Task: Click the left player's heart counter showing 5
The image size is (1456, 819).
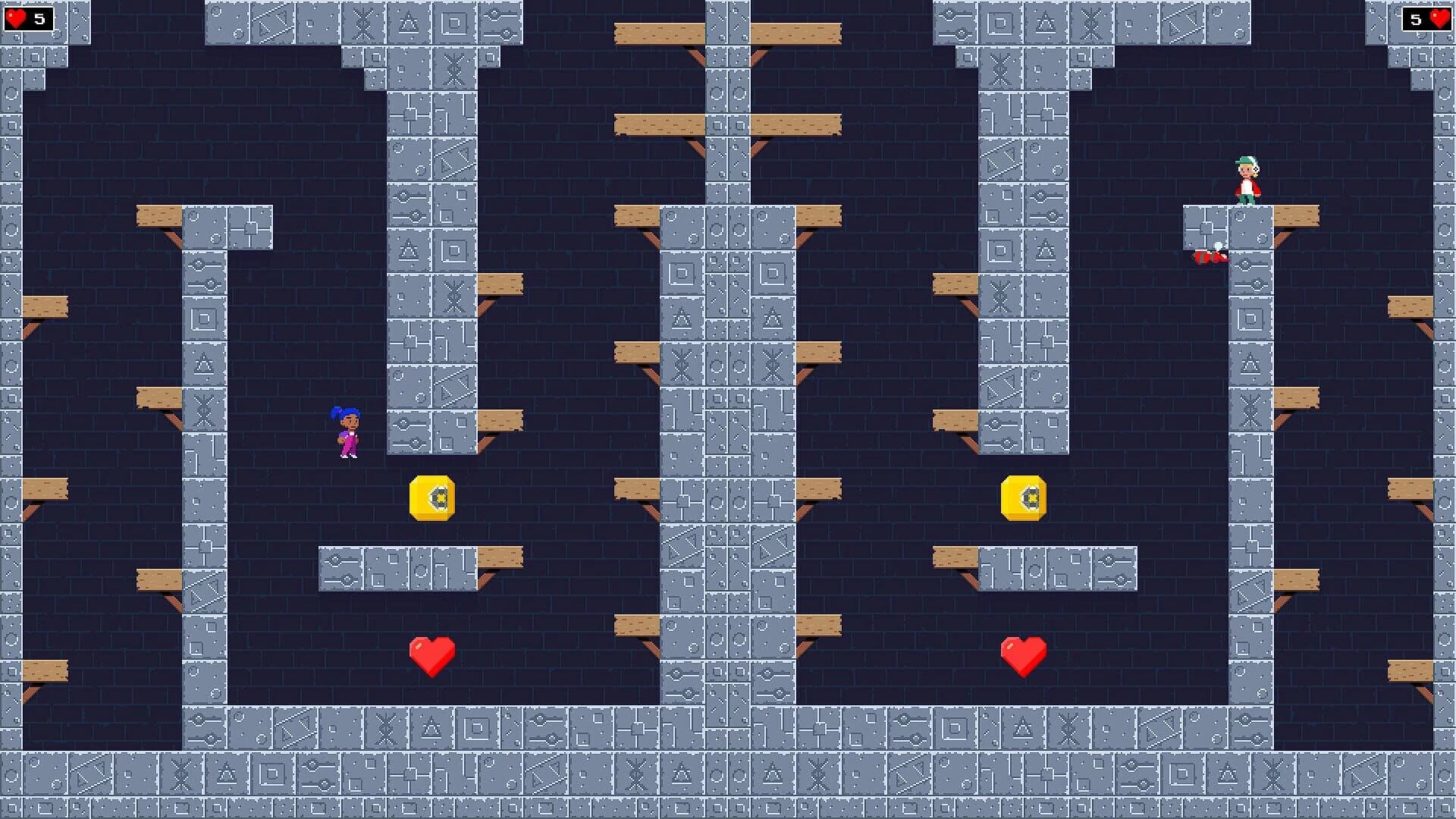Action: click(28, 18)
